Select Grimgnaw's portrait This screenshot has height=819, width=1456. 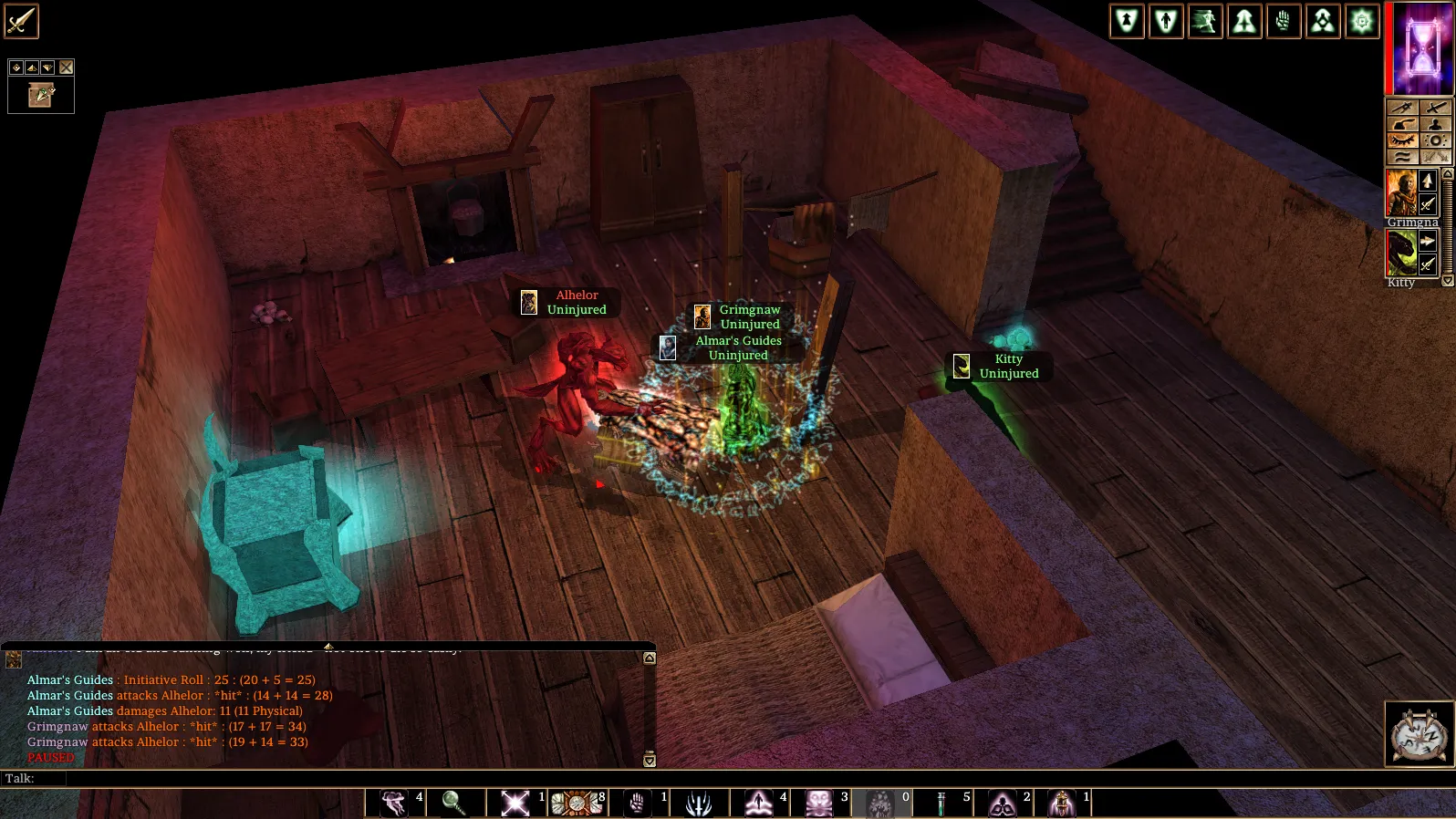coord(1401,192)
